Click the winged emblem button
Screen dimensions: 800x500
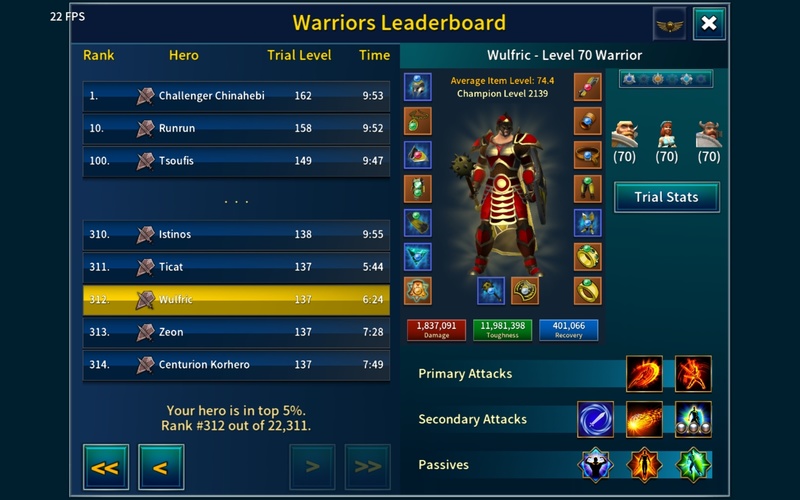[x=669, y=23]
